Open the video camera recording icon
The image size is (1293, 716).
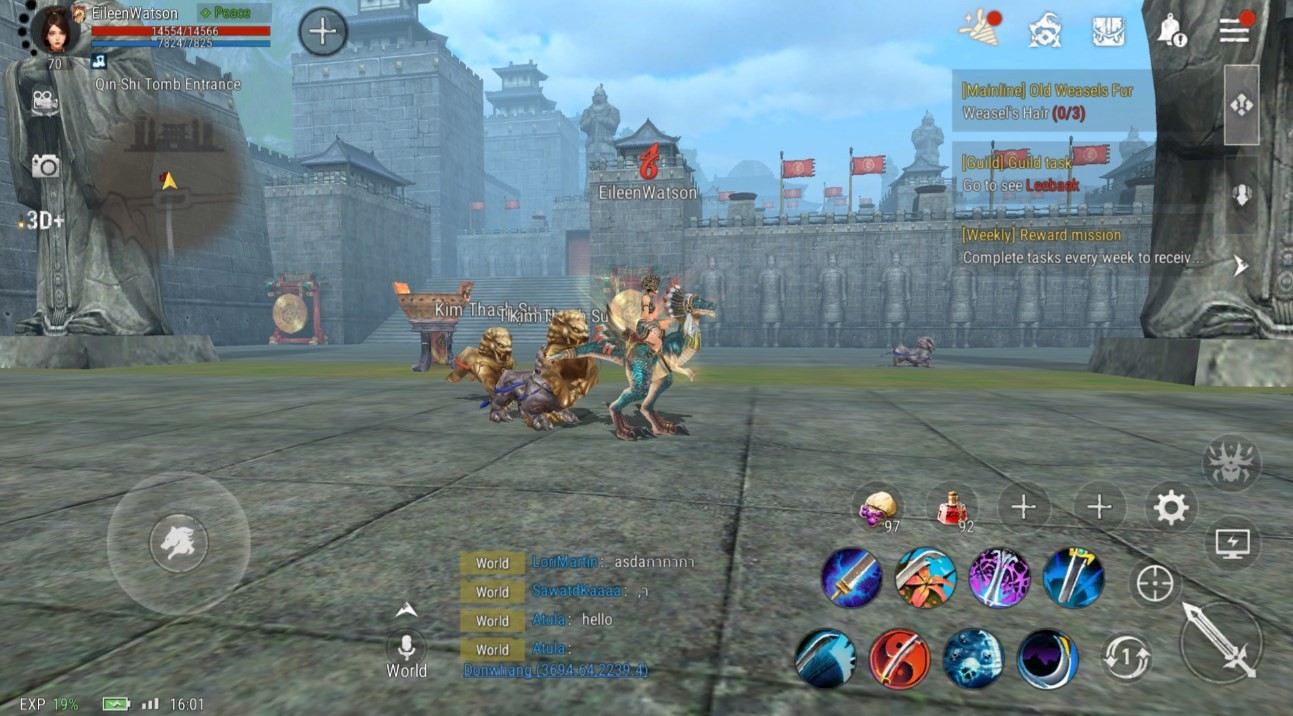(44, 101)
